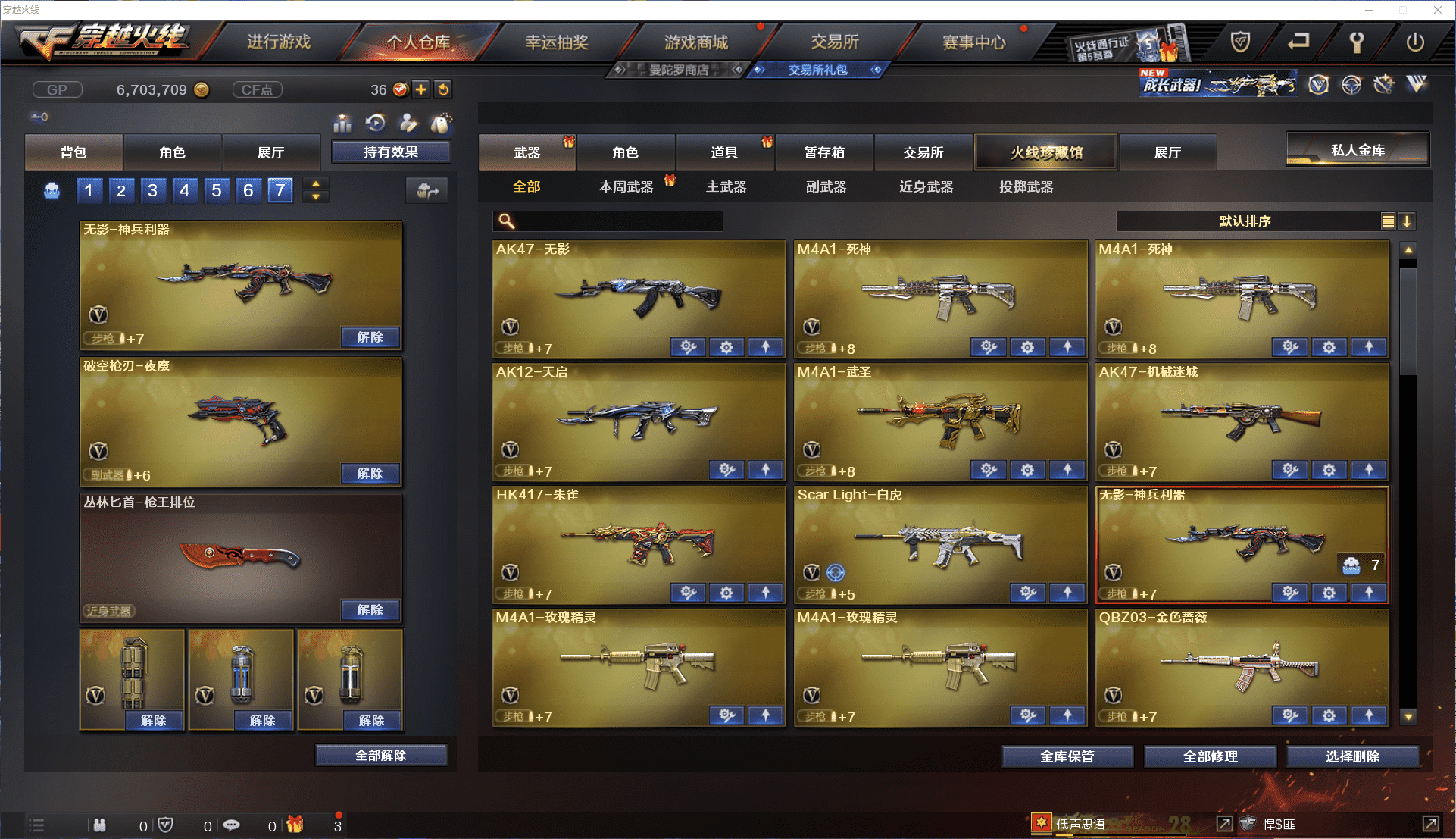Switch to the 道具 items tab
The image size is (1456, 839).
click(x=724, y=152)
